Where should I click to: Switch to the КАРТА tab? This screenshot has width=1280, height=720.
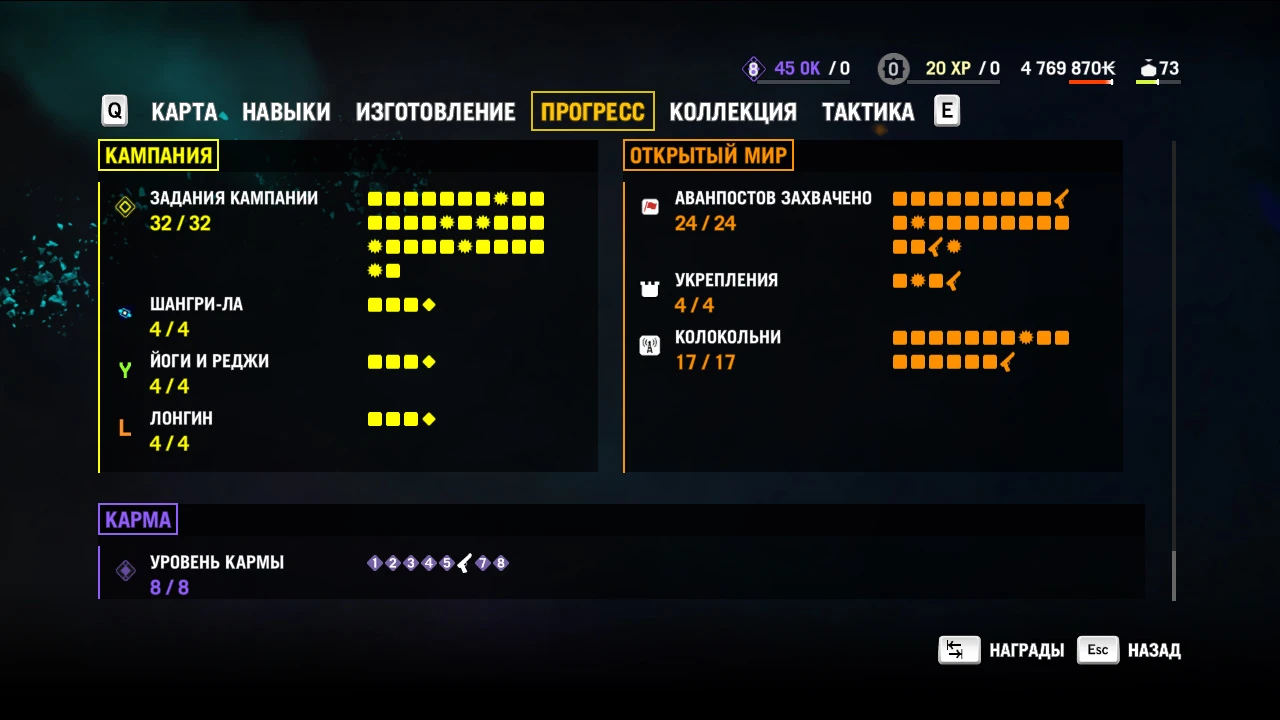tap(183, 112)
